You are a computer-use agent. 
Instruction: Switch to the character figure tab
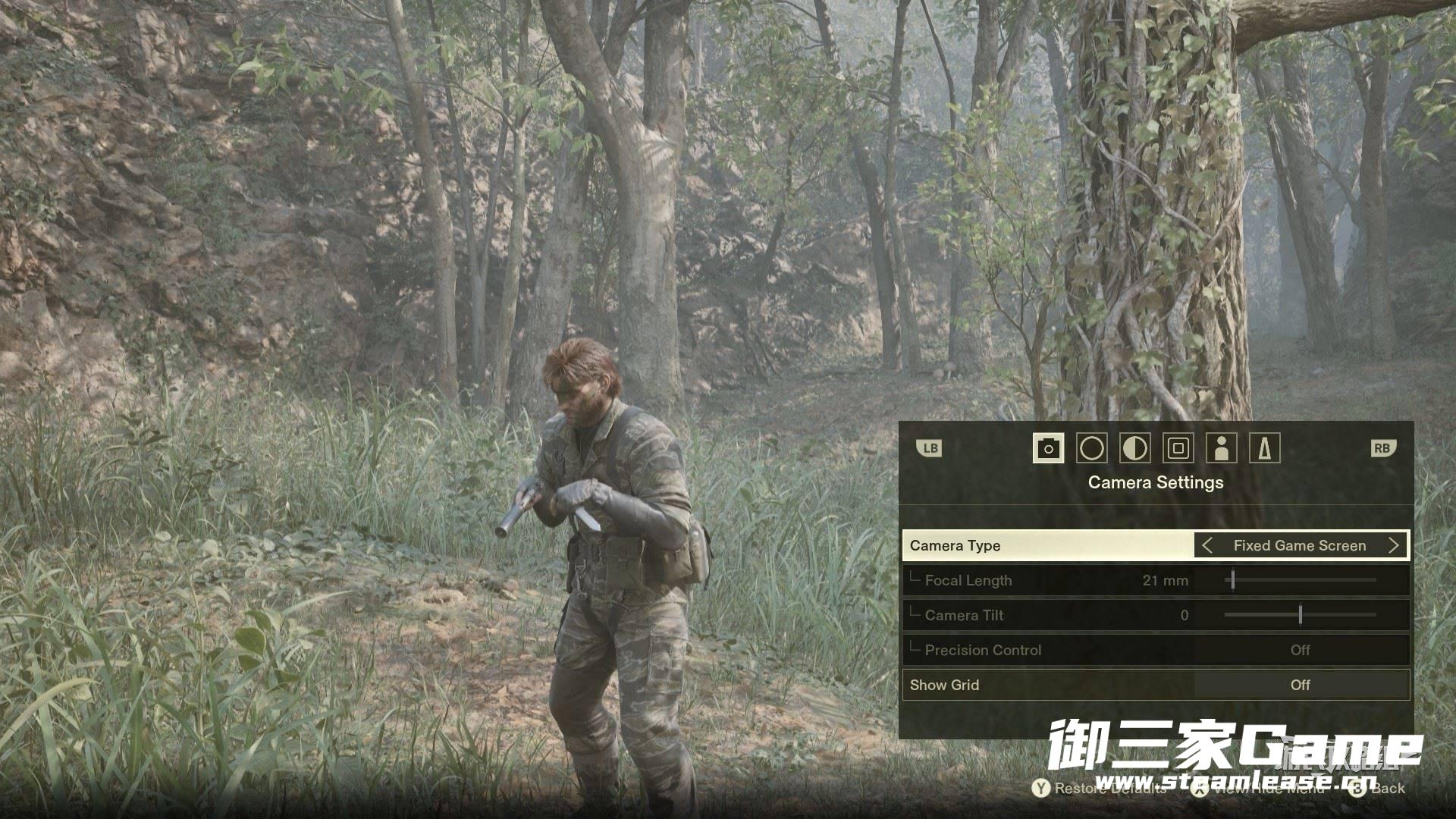(1221, 448)
